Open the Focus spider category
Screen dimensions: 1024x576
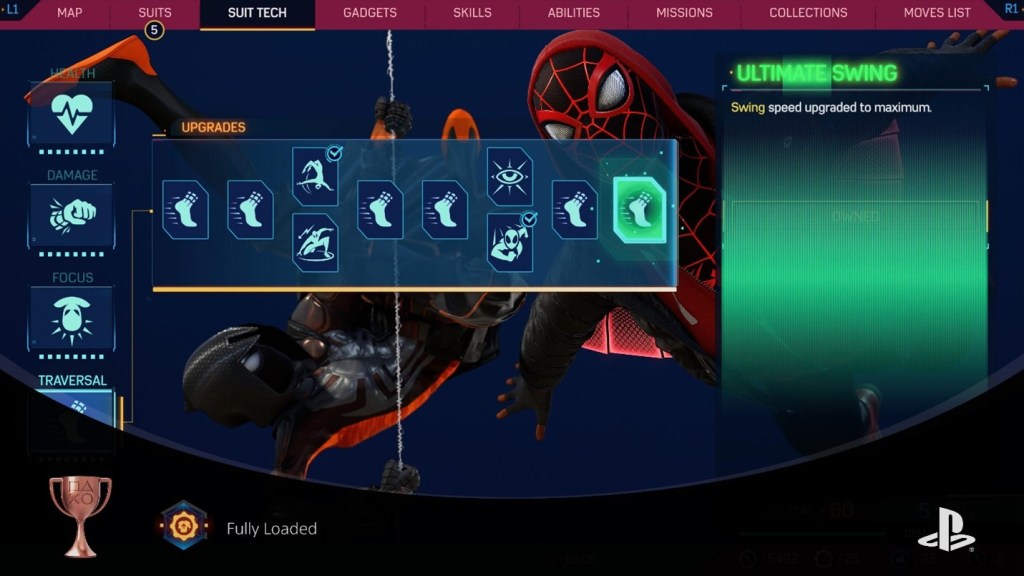pyautogui.click(x=71, y=317)
